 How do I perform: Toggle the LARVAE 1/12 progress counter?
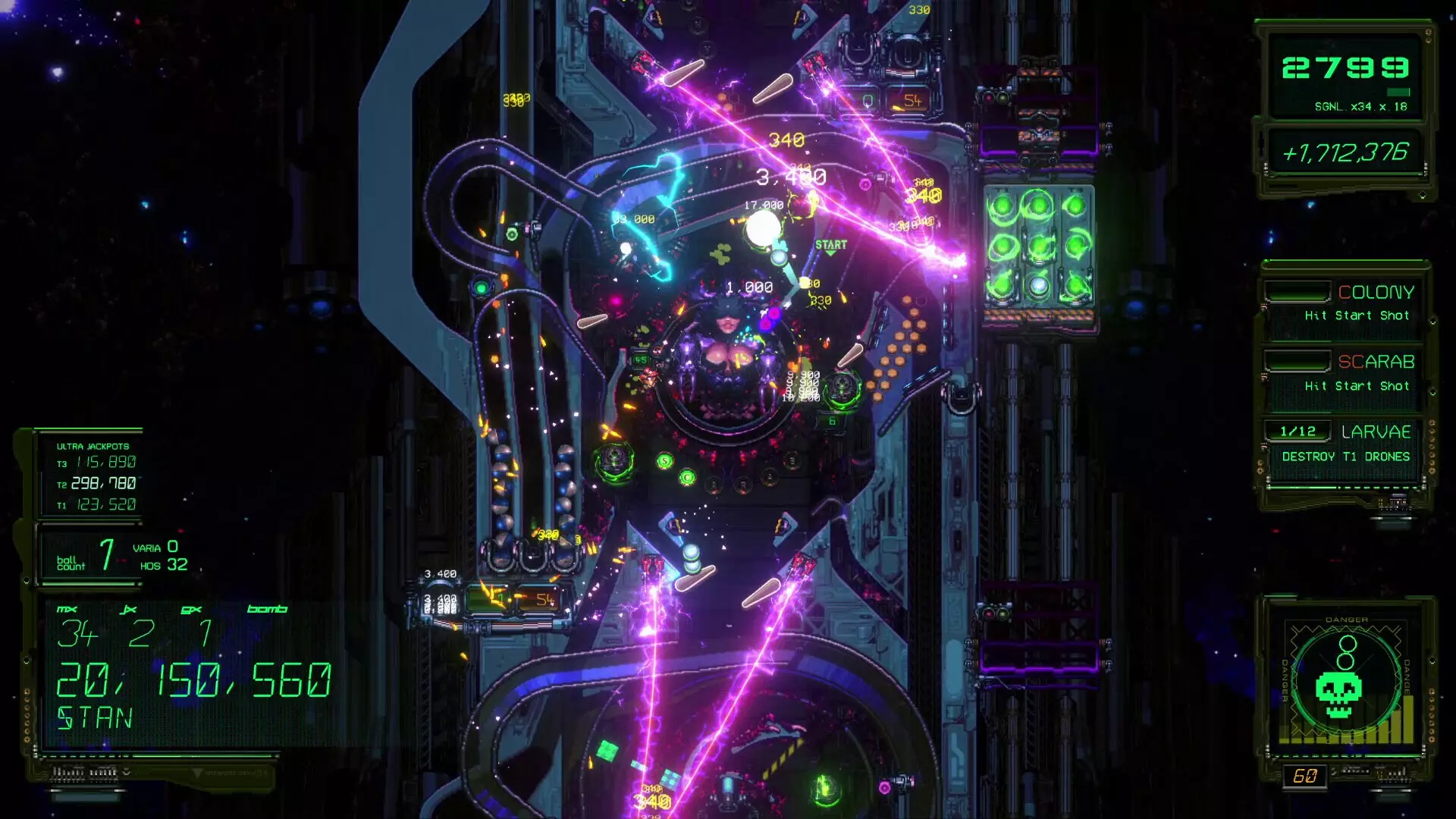pyautogui.click(x=1297, y=431)
